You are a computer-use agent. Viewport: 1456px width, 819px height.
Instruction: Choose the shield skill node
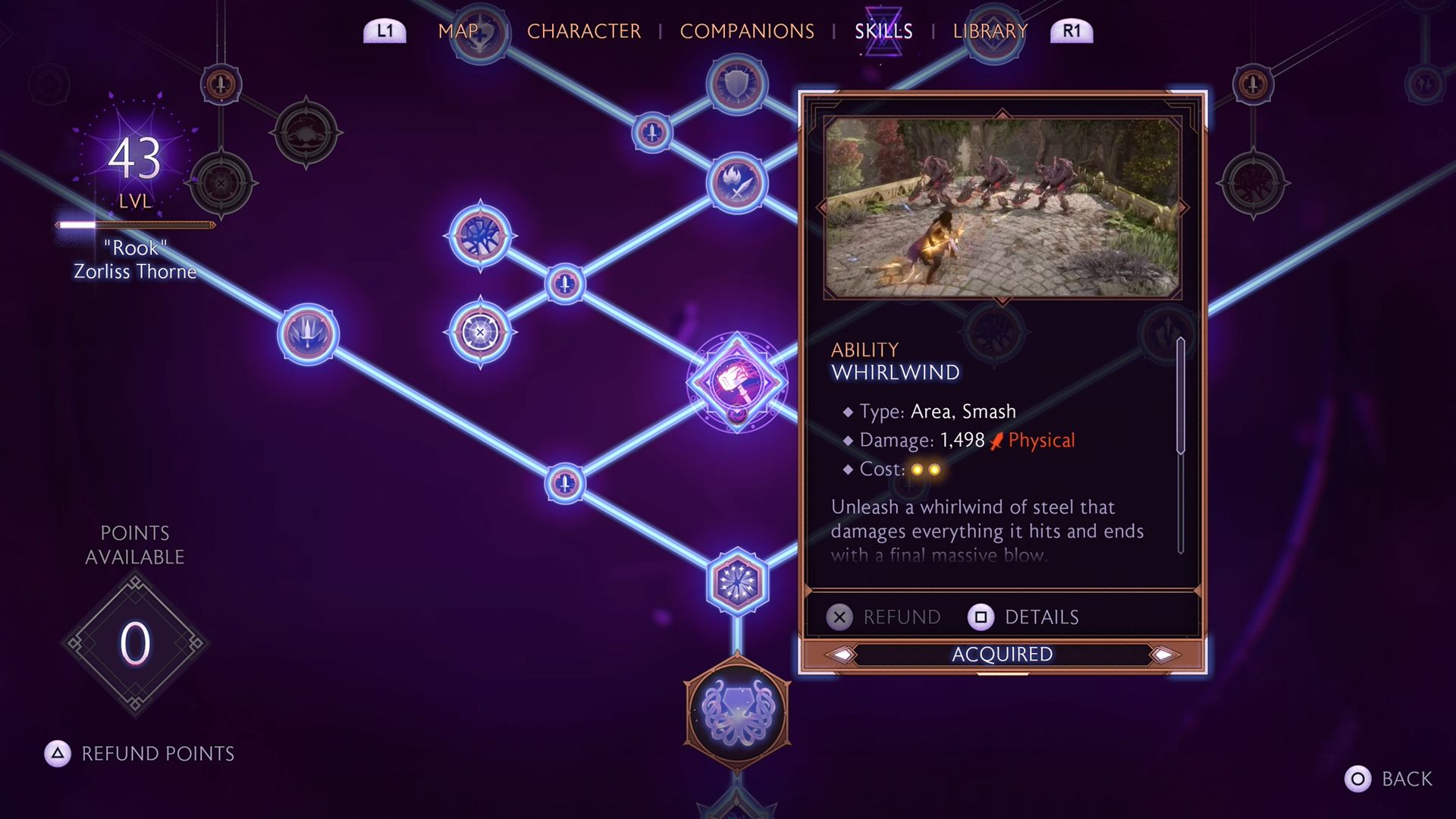coord(736,84)
